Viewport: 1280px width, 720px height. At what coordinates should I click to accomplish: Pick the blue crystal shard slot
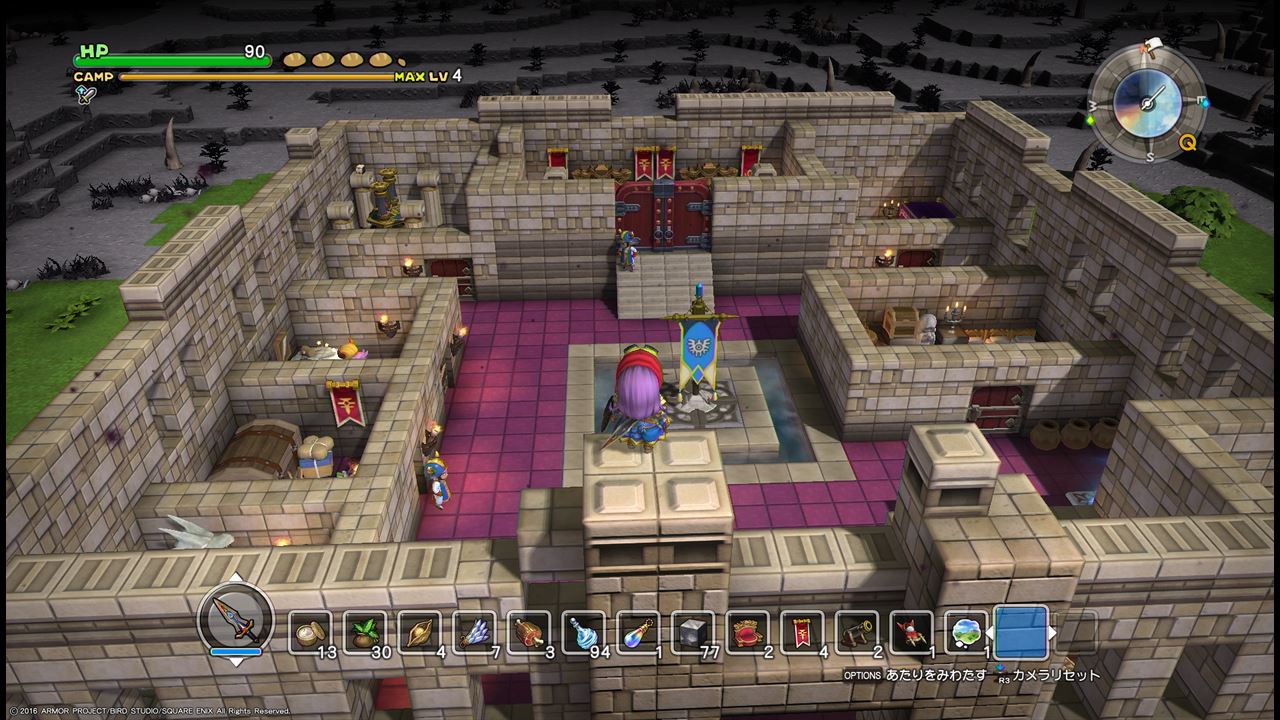tap(474, 632)
